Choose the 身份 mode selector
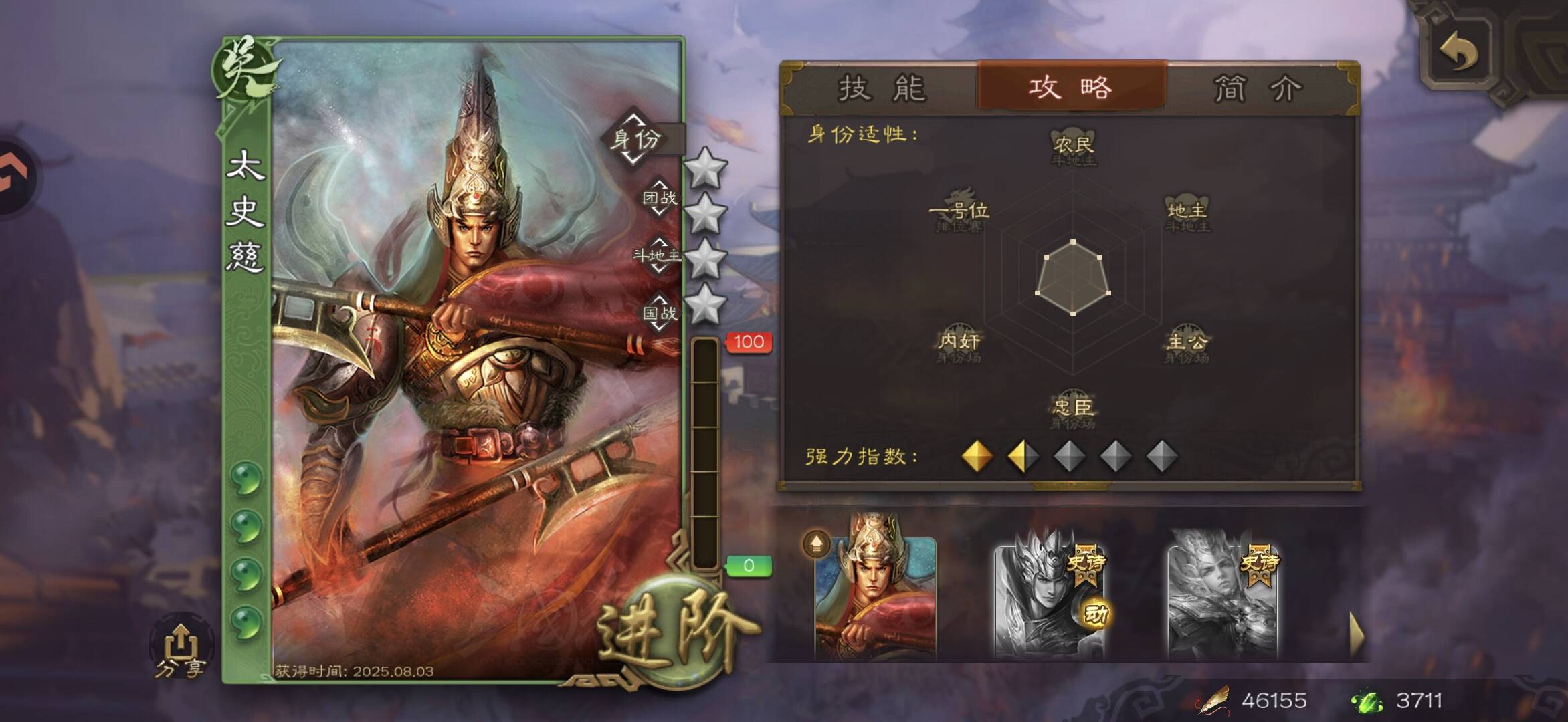Viewport: 1568px width, 722px height. (637, 140)
